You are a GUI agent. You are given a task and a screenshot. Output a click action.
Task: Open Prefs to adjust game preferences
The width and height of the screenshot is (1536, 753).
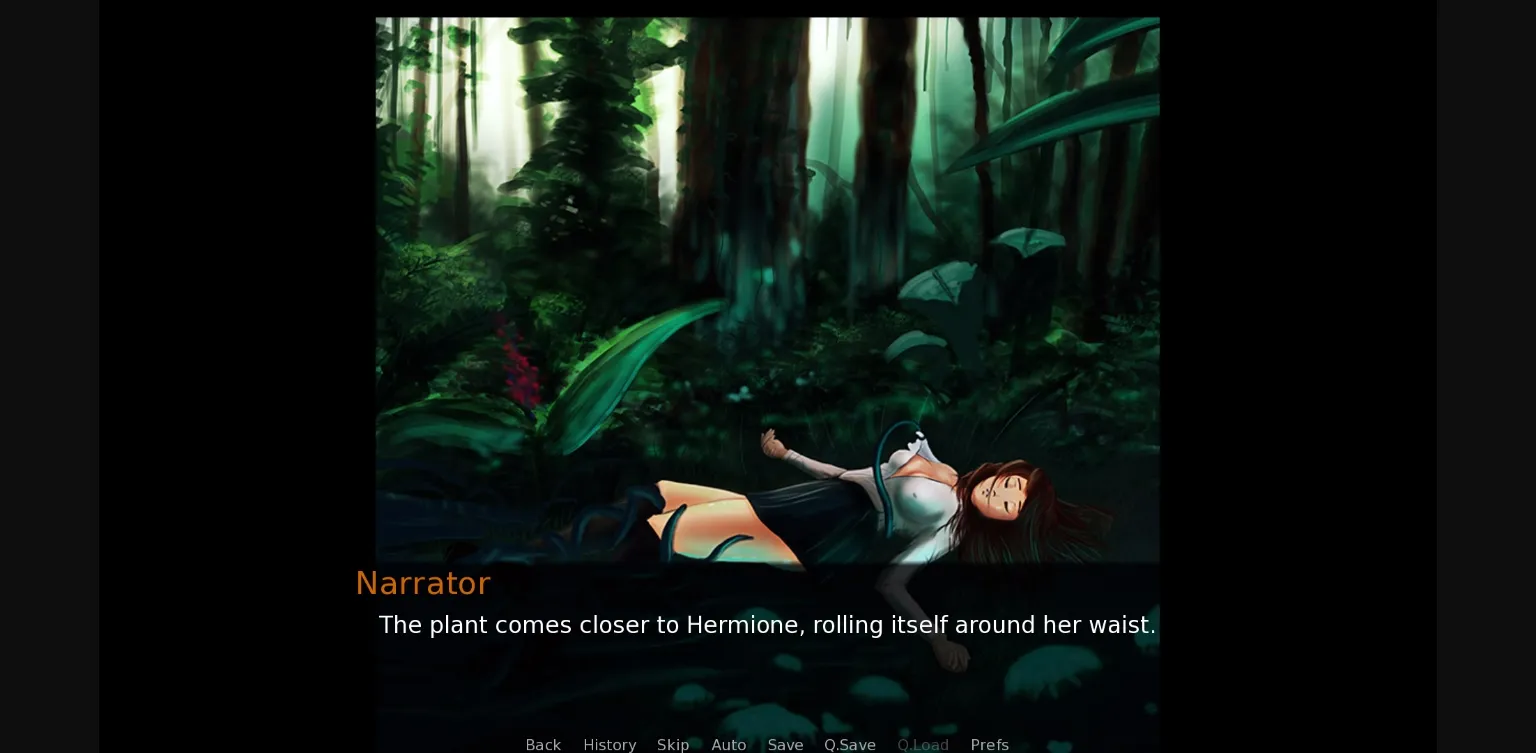[989, 745]
